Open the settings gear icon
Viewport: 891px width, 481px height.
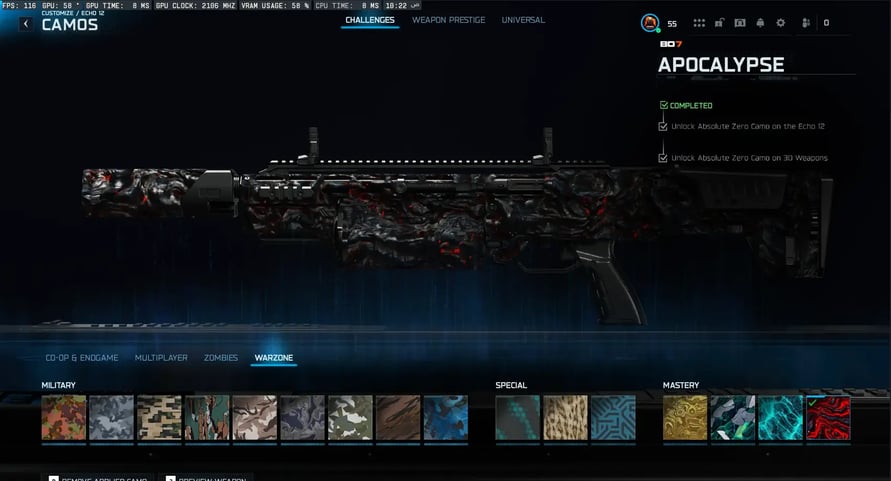[781, 23]
